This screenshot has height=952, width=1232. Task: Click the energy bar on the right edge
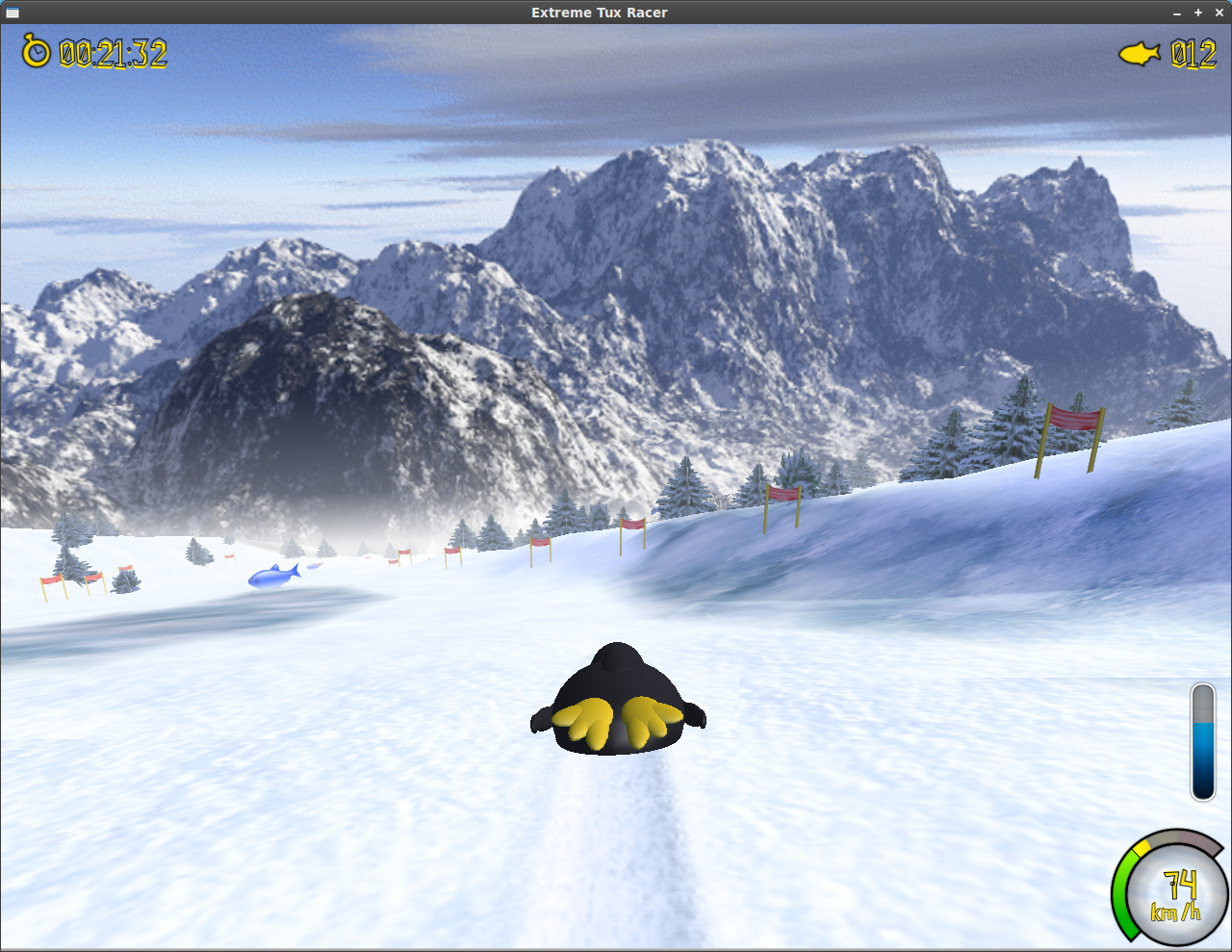[1203, 741]
